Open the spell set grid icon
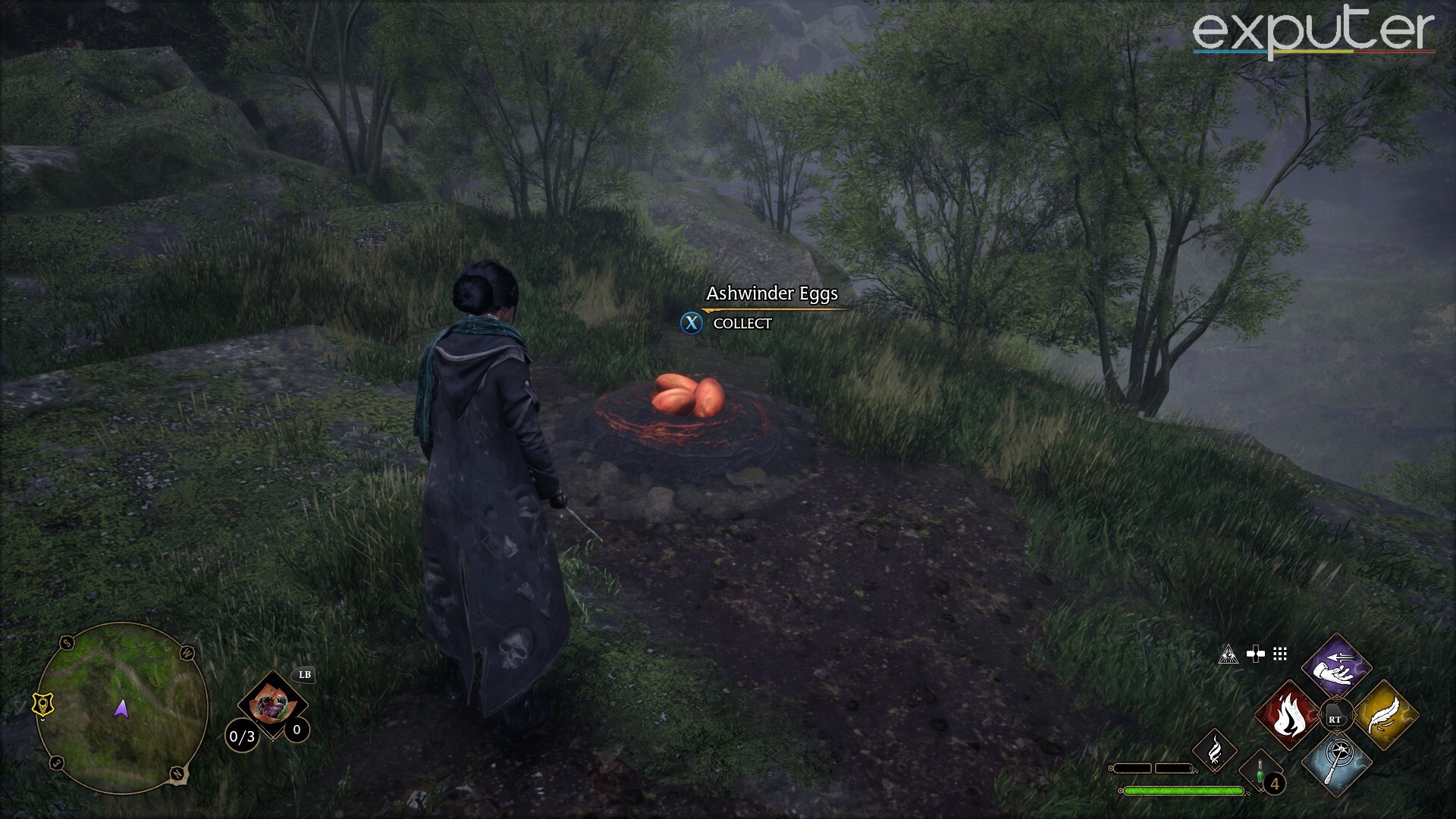 [1280, 654]
